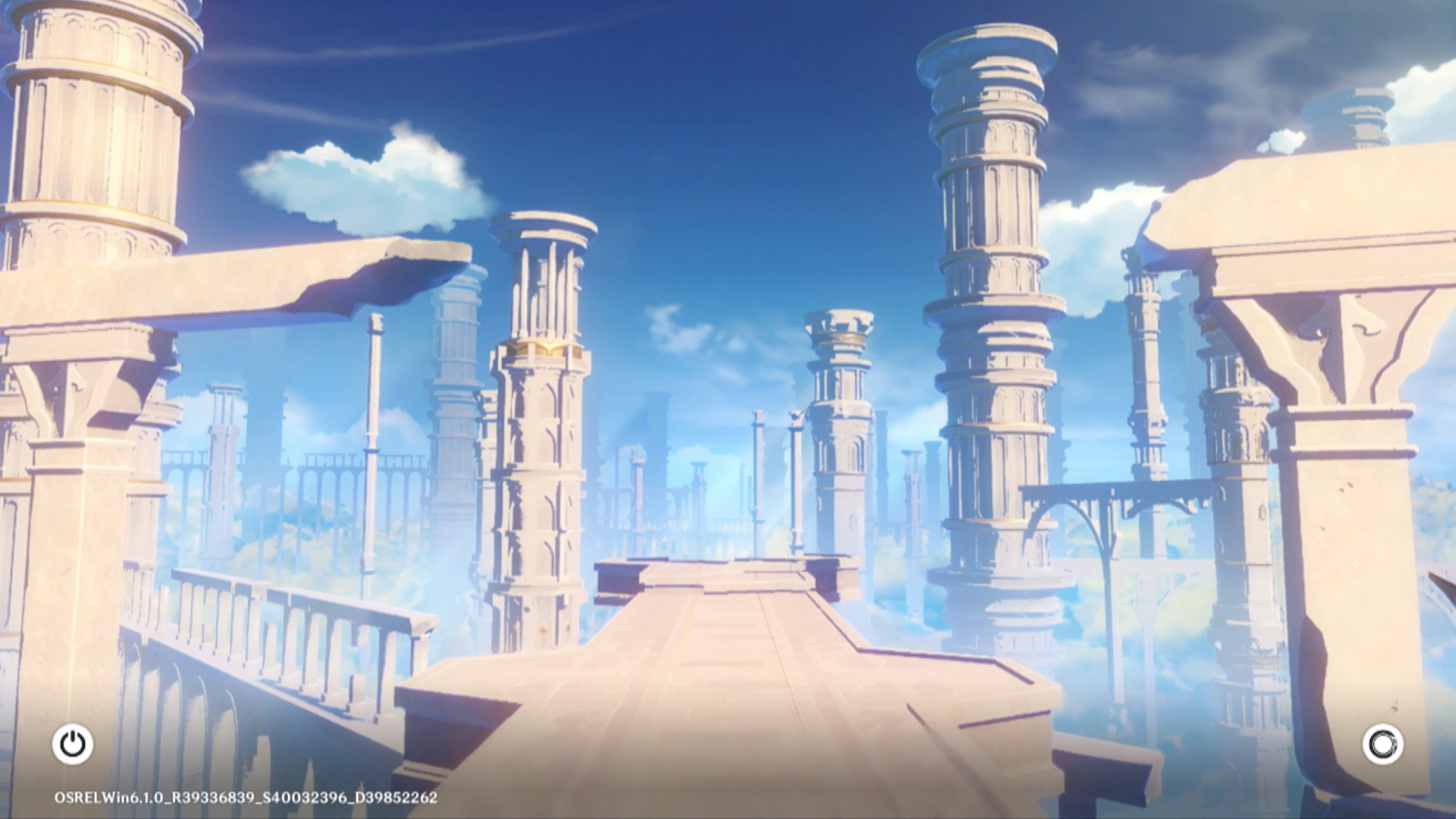Click the power exit button
This screenshot has width=1456, height=819.
[73, 744]
